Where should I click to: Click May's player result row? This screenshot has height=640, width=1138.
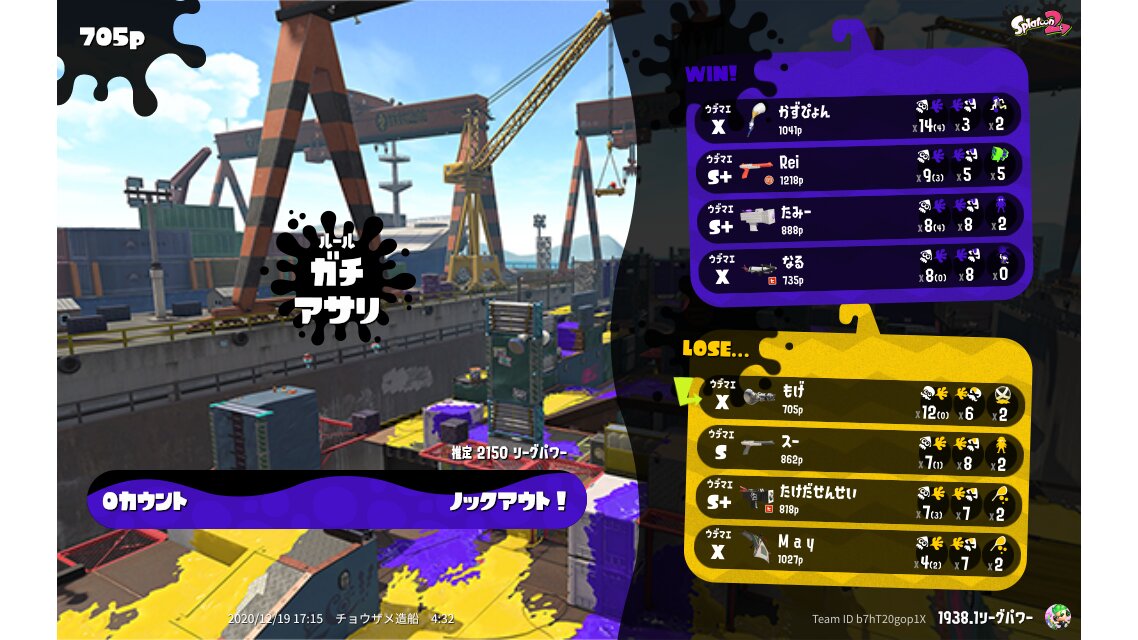[x=860, y=550]
